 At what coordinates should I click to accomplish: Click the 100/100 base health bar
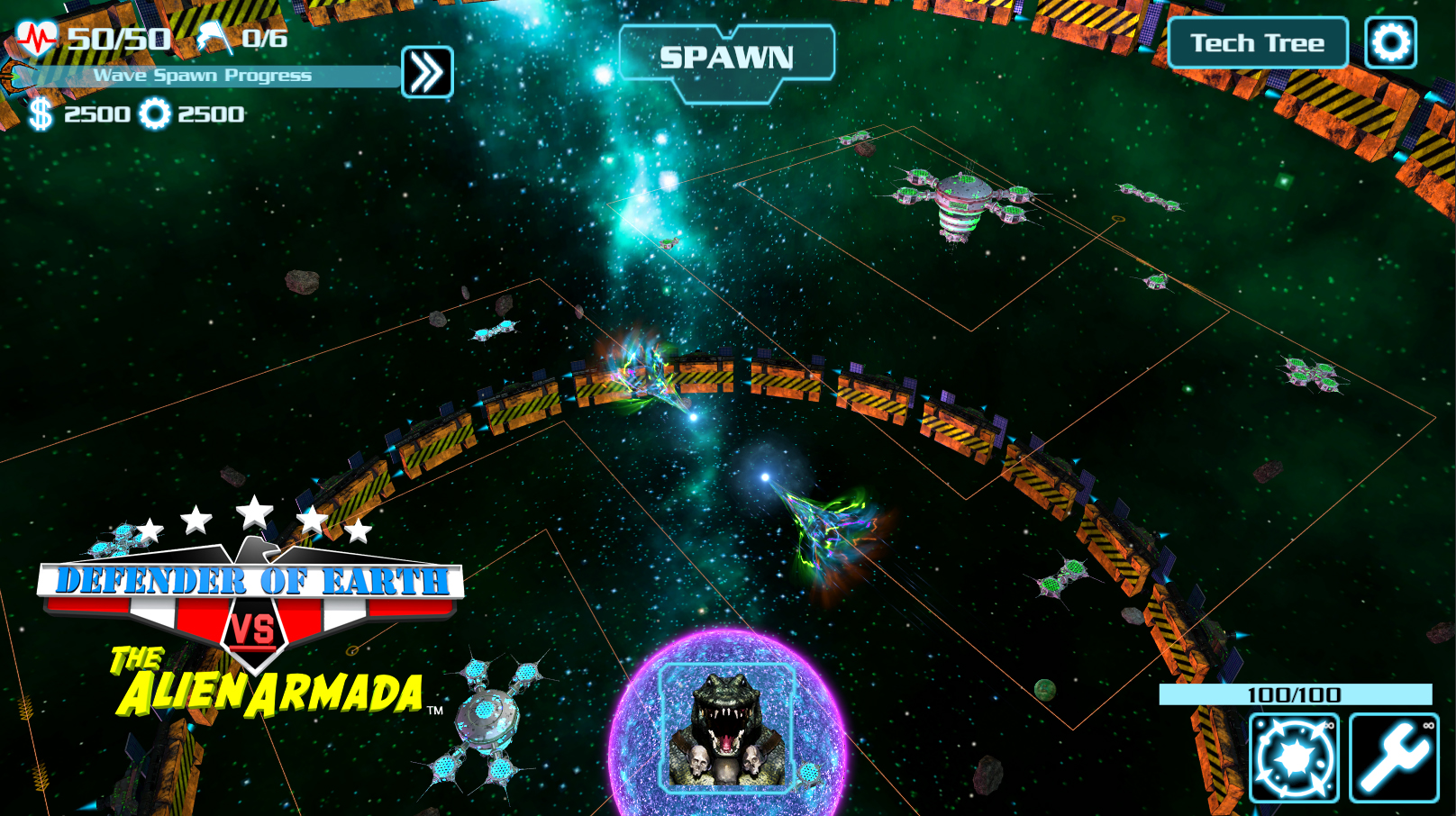coord(1295,694)
